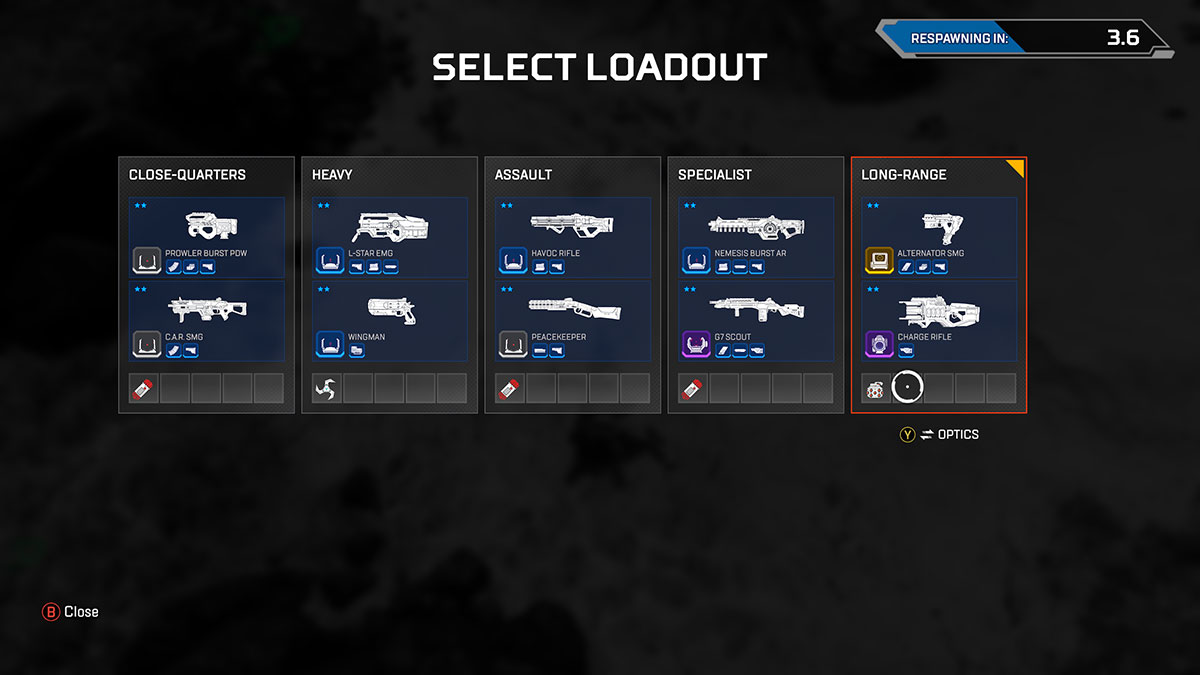Click the Prowler Burst PDW weapon
1200x675 pixels.
tap(207, 237)
